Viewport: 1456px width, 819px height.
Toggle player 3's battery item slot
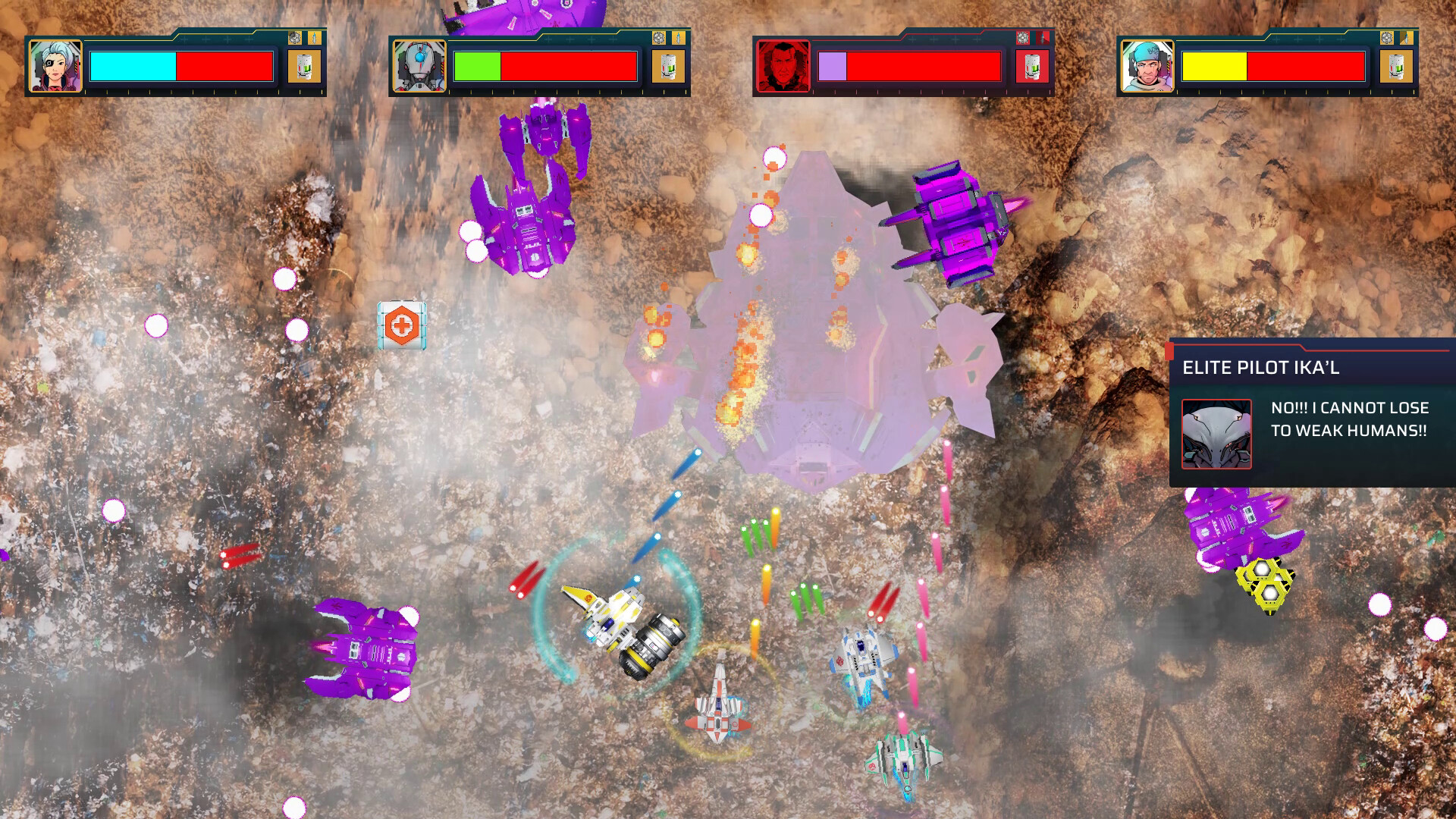(1033, 66)
